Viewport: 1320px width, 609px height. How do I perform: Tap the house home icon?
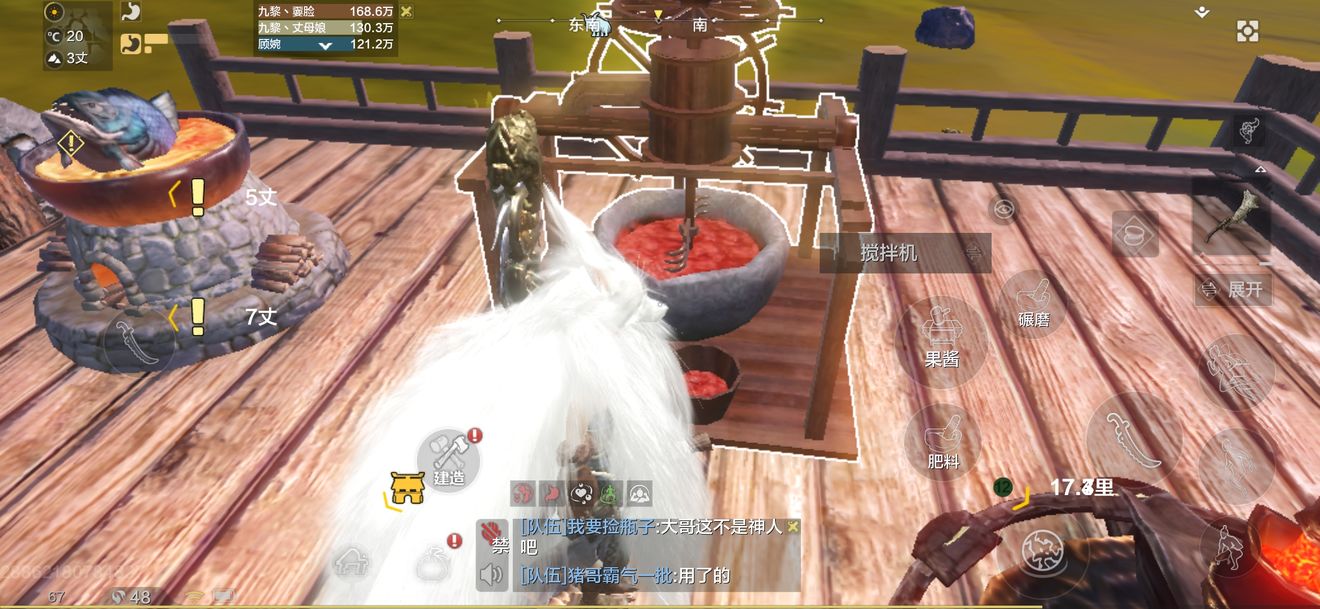pos(352,562)
